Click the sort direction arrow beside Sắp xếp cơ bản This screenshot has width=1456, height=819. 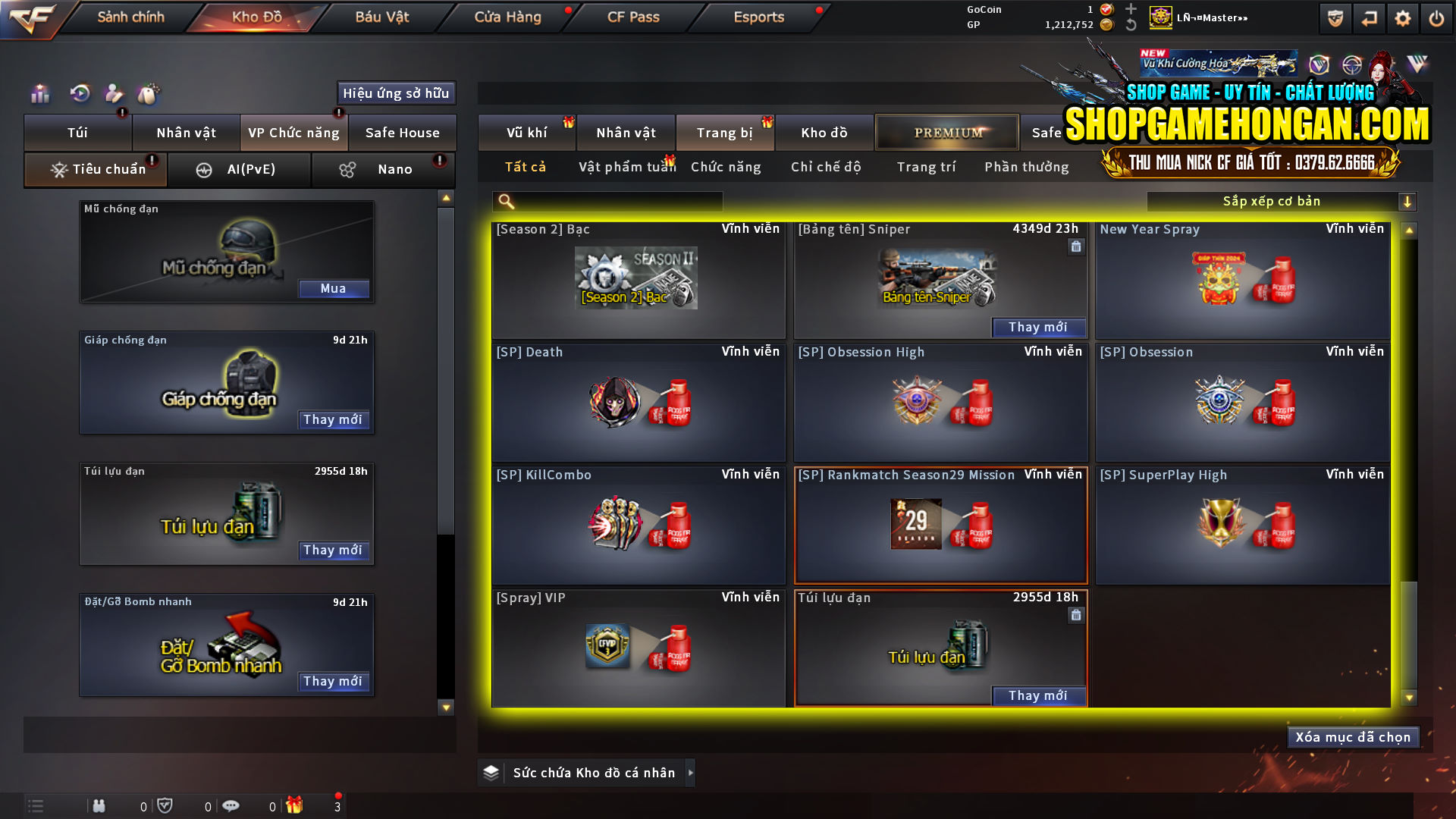pyautogui.click(x=1408, y=201)
